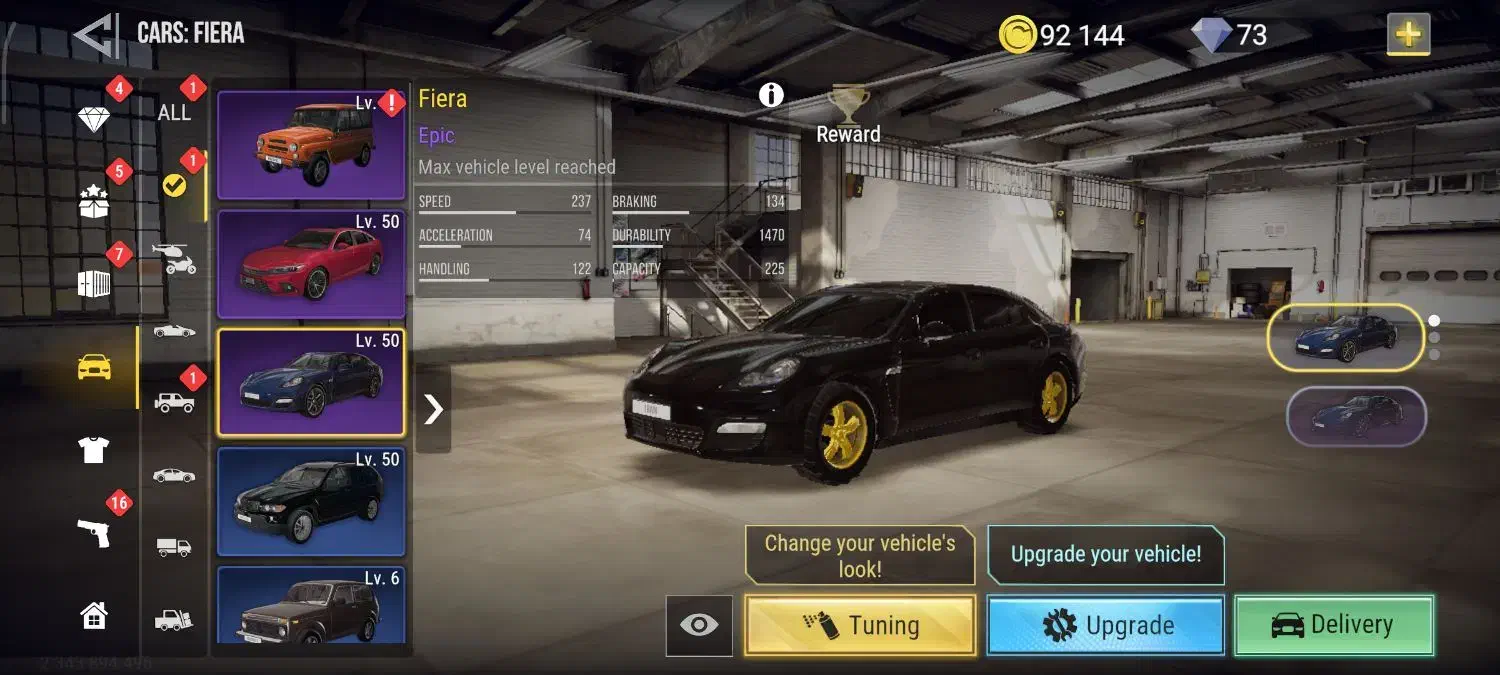The height and width of the screenshot is (675, 1500).
Task: Select the black SUV vehicle card
Action: (310, 502)
